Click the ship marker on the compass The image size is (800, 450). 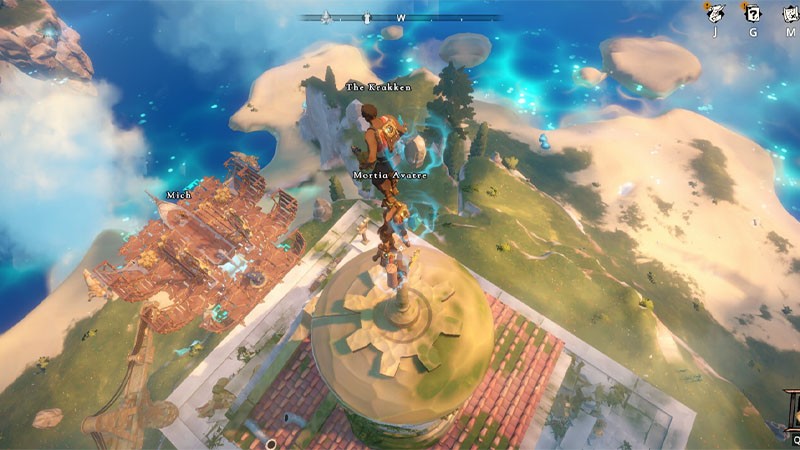pyautogui.click(x=326, y=17)
